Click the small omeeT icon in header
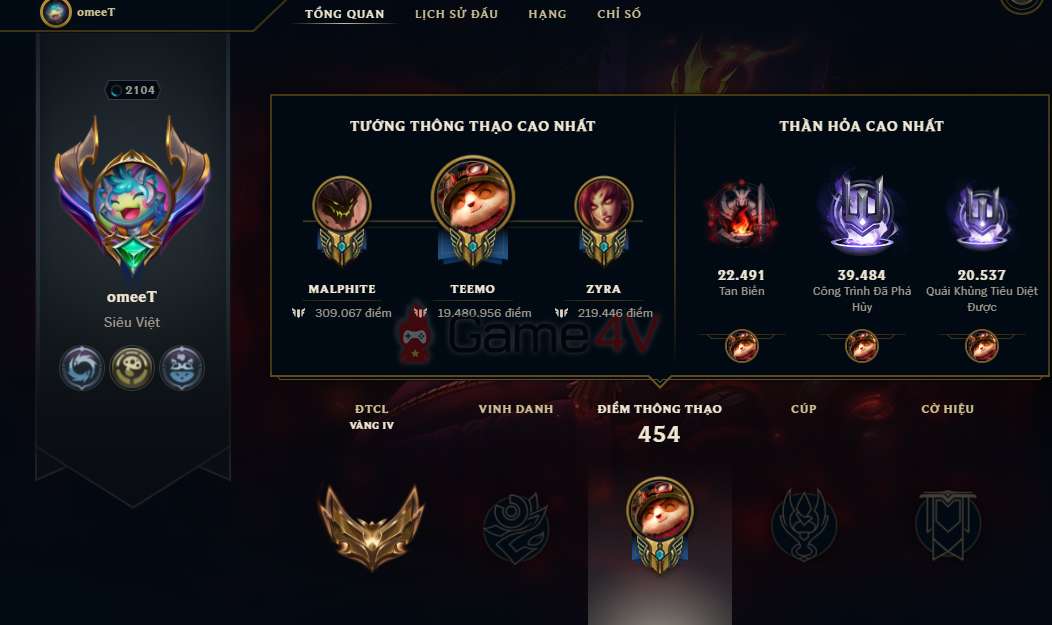Image resolution: width=1052 pixels, height=625 pixels. pos(55,13)
